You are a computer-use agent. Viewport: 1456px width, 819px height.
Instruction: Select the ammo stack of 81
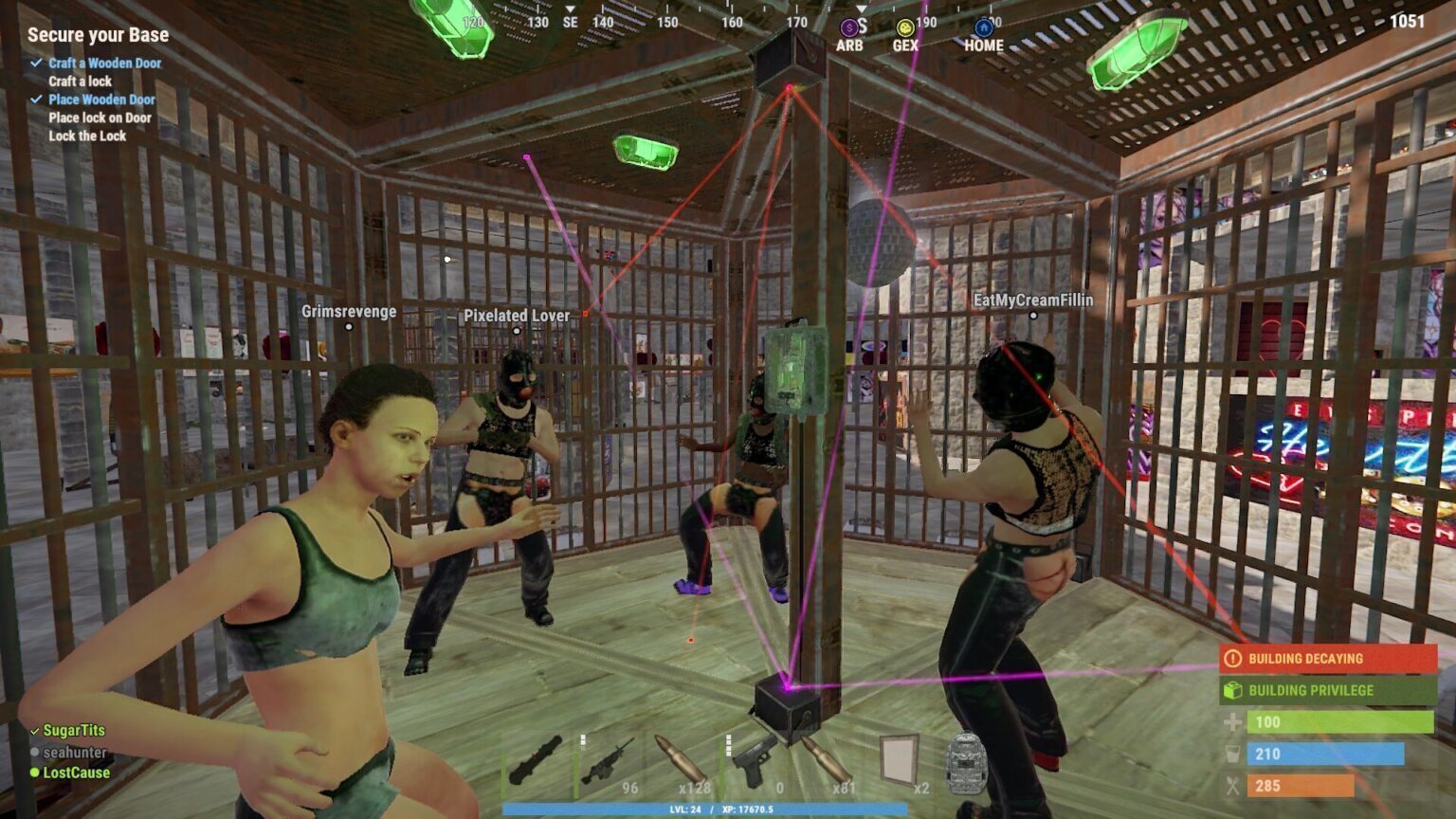(x=826, y=762)
